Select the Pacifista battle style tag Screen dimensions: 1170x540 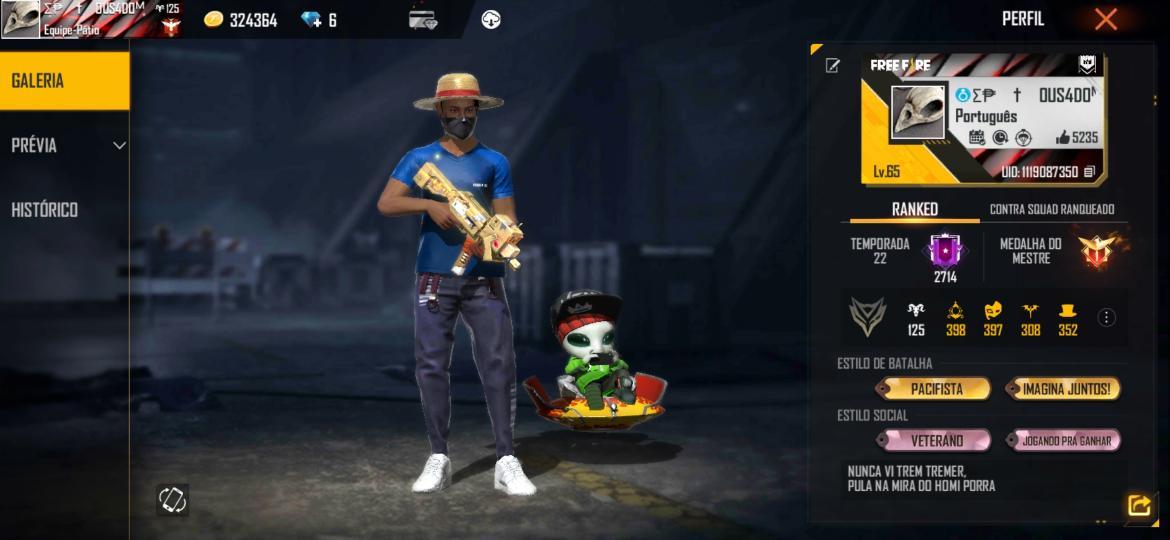click(x=936, y=389)
